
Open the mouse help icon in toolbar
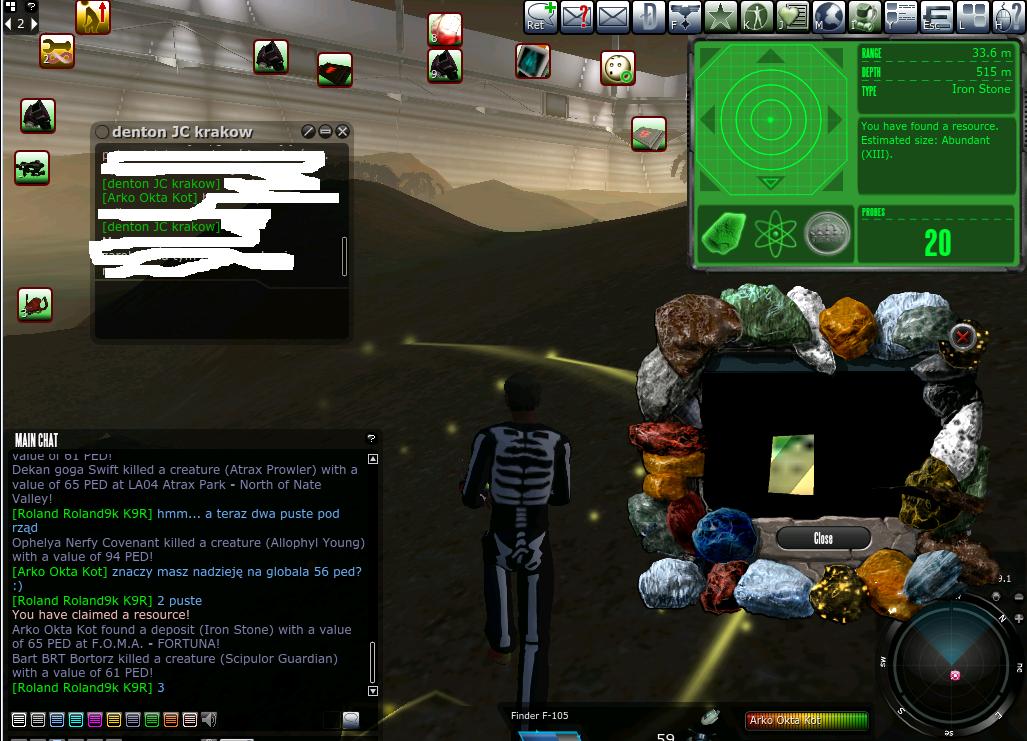pyautogui.click(x=1008, y=16)
